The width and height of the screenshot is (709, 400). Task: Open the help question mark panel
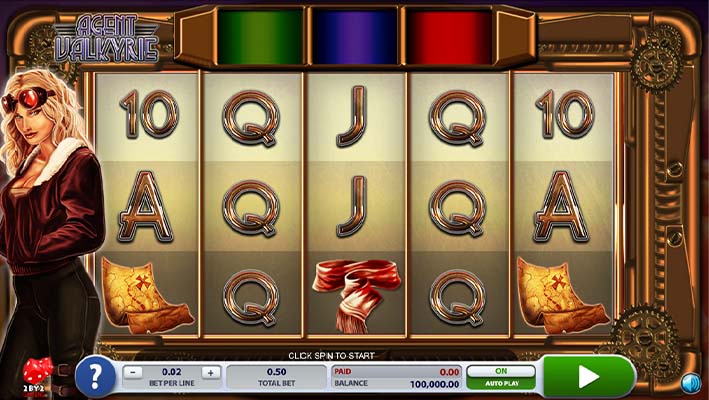(95, 376)
